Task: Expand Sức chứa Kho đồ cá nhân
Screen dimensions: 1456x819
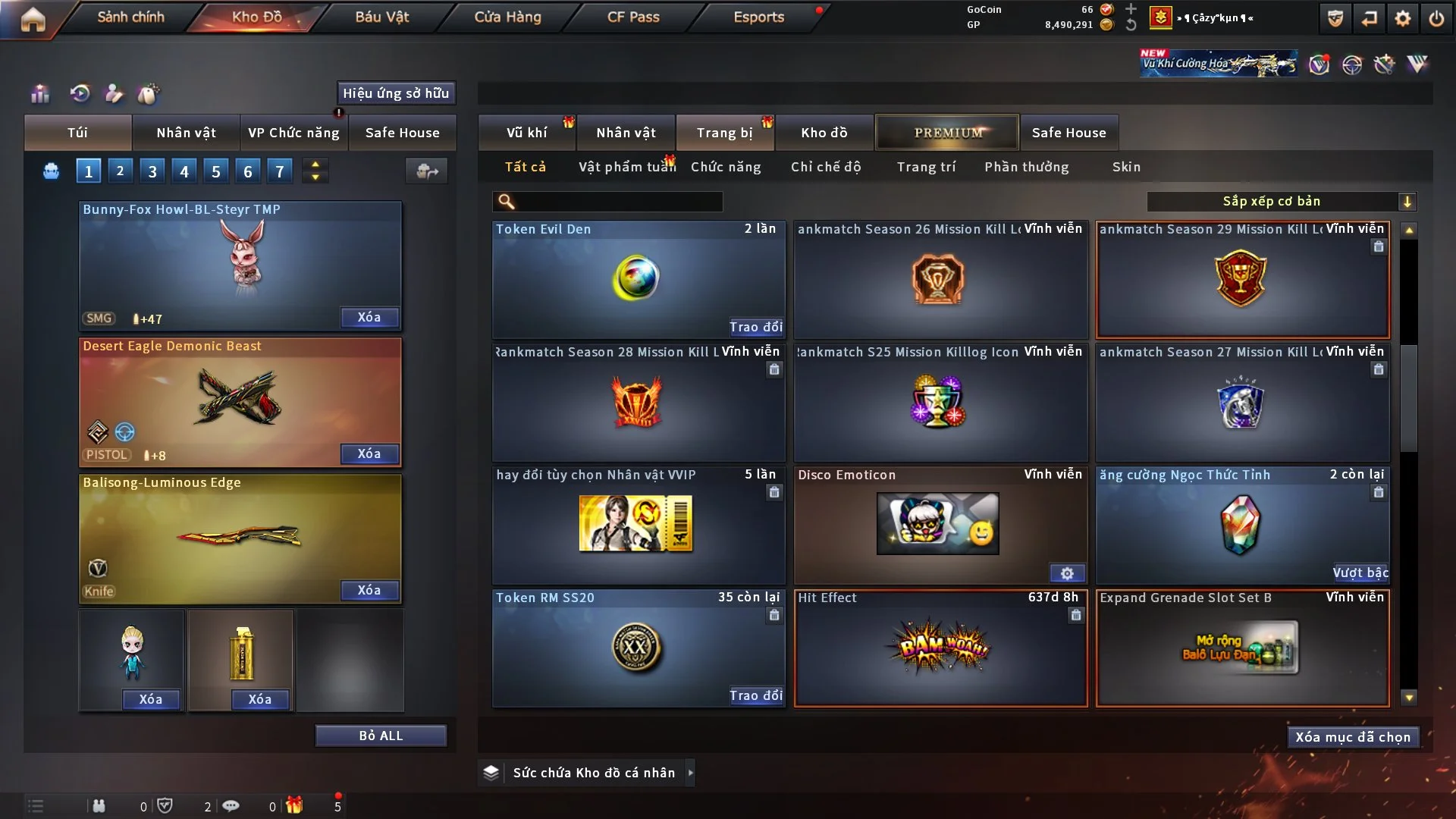Action: tap(690, 773)
